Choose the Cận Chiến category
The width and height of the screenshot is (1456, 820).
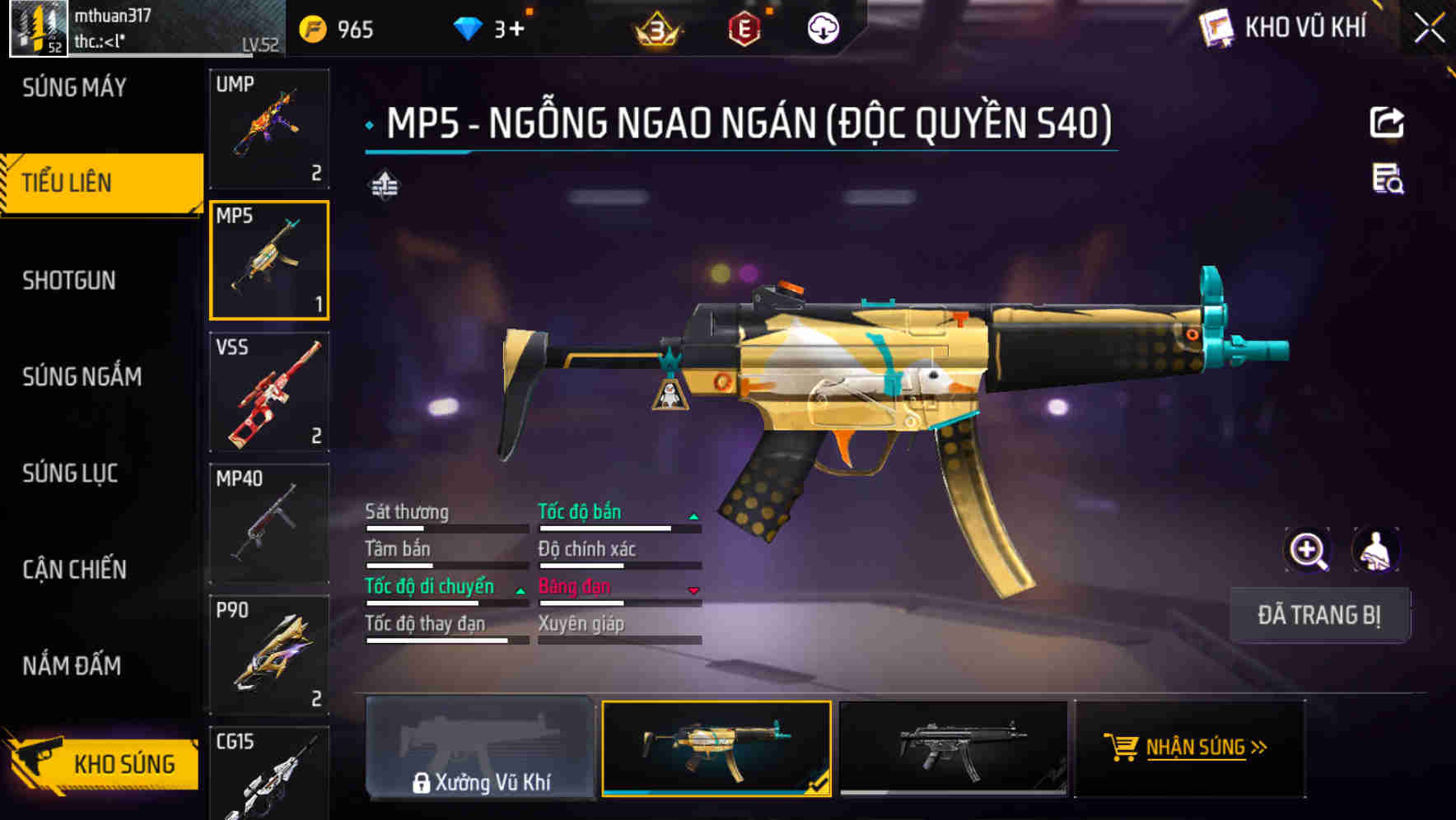(x=74, y=570)
